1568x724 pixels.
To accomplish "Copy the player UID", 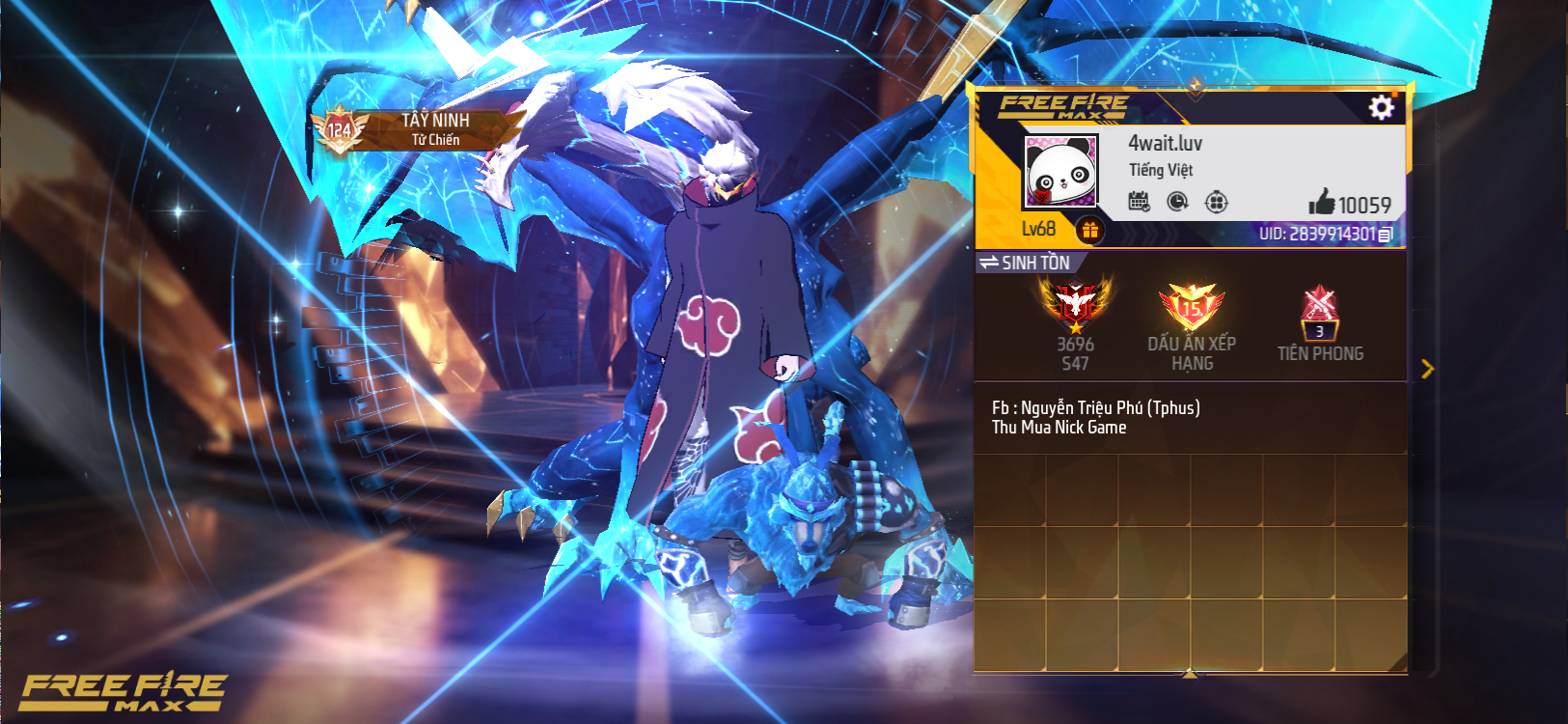I will click(1386, 235).
